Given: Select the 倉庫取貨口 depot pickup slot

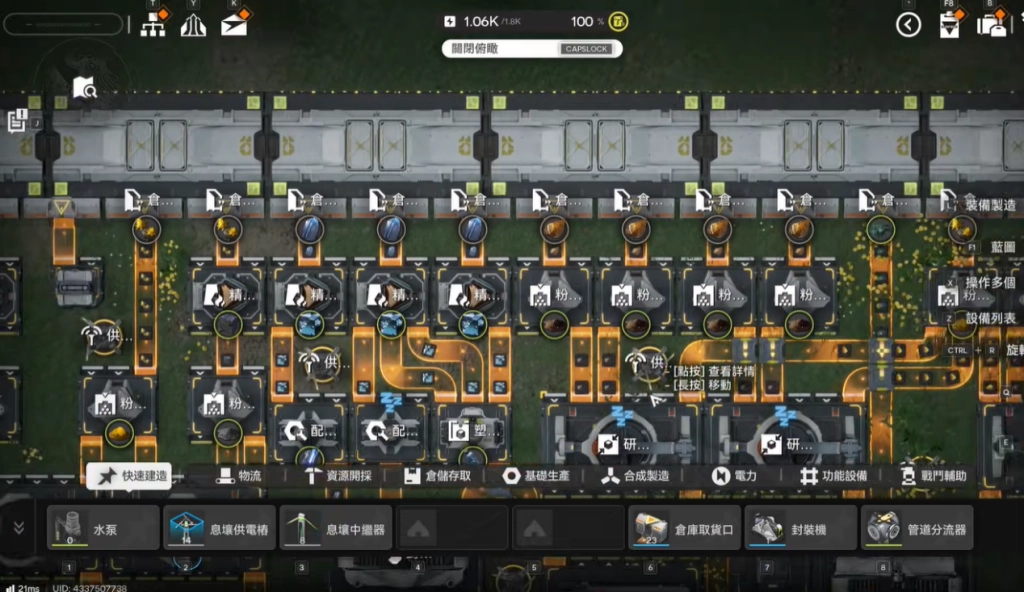Looking at the screenshot, I should [x=684, y=528].
